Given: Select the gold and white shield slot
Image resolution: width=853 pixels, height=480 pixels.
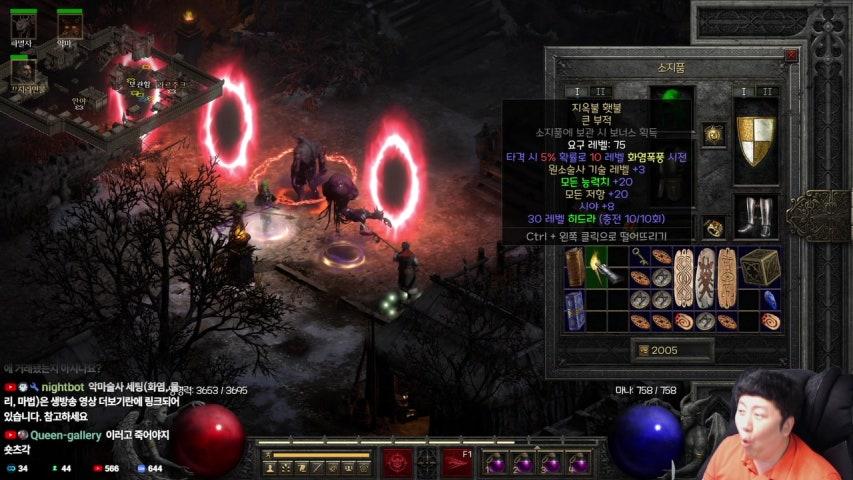Looking at the screenshot, I should pos(756,141).
